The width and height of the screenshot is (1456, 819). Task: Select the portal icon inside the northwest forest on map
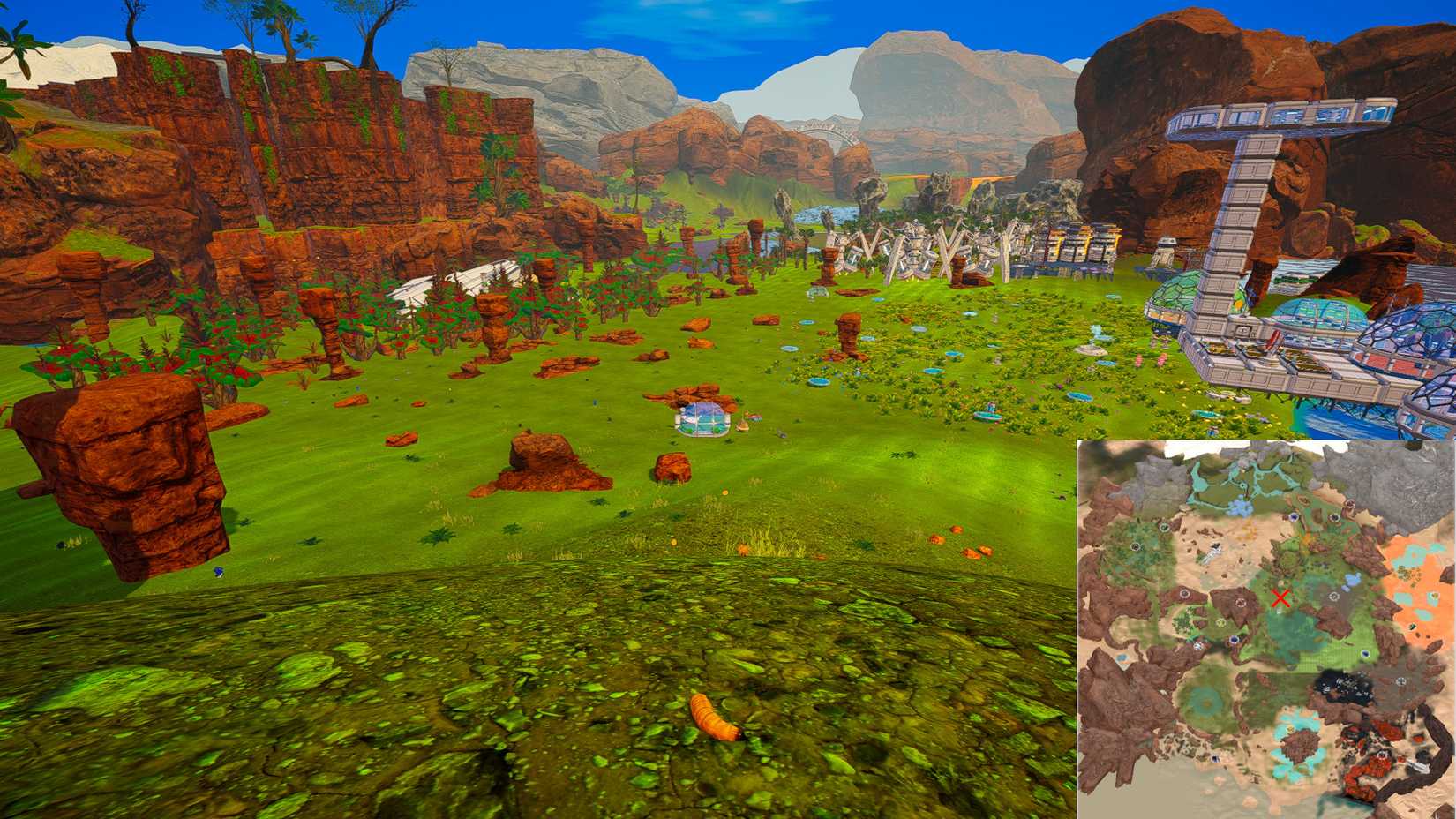point(1135,545)
